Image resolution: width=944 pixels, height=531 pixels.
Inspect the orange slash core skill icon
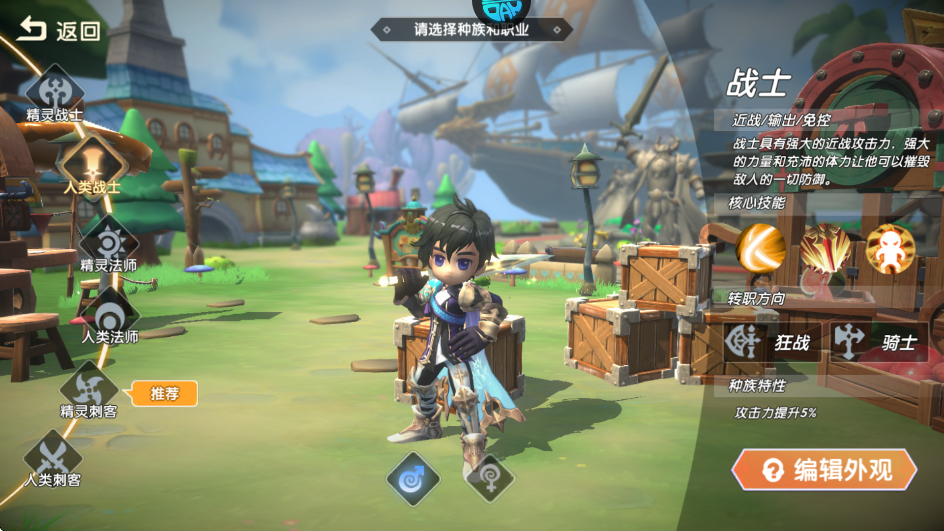[761, 249]
